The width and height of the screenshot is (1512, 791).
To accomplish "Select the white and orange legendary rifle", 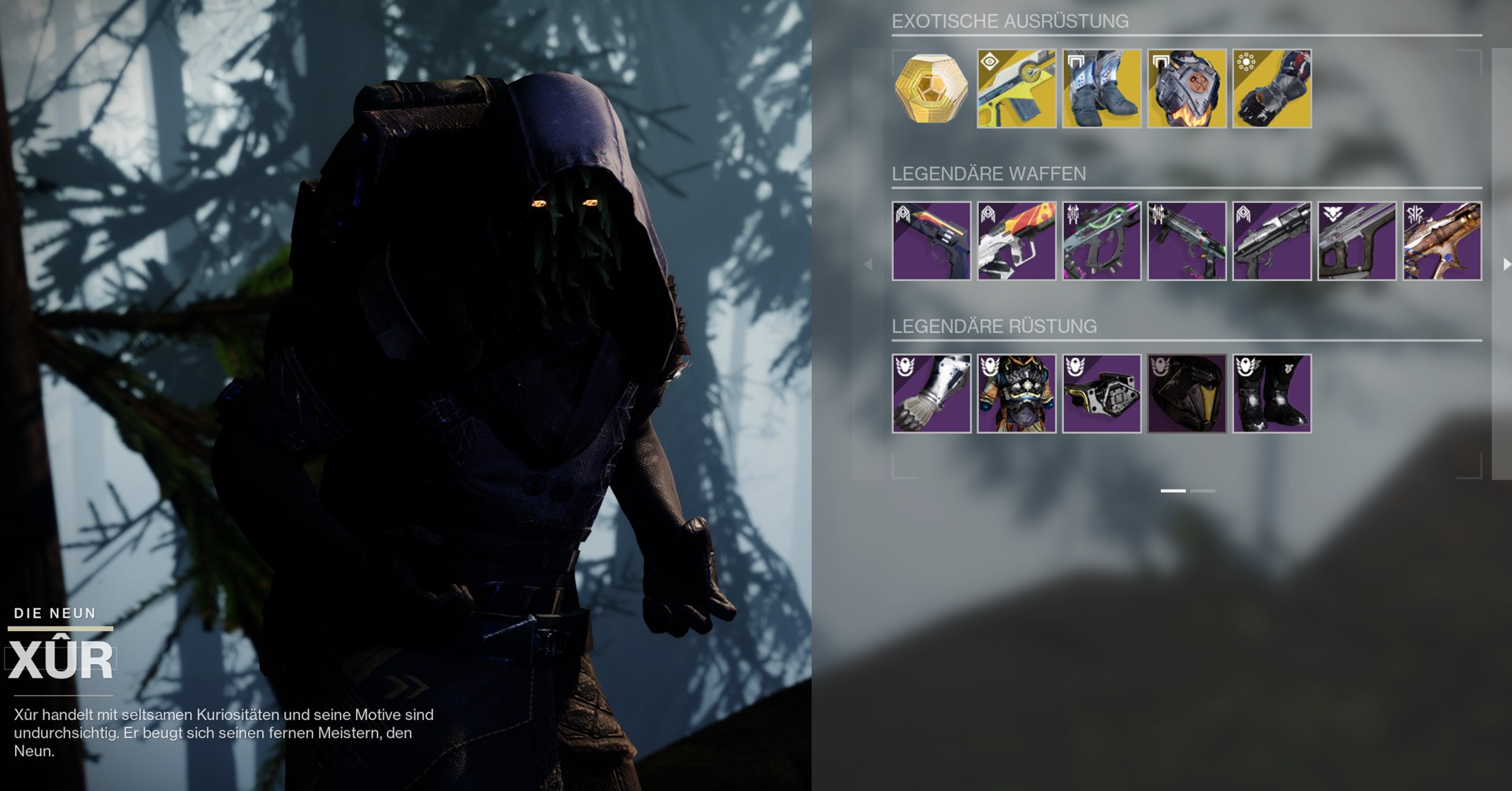I will pos(1016,241).
